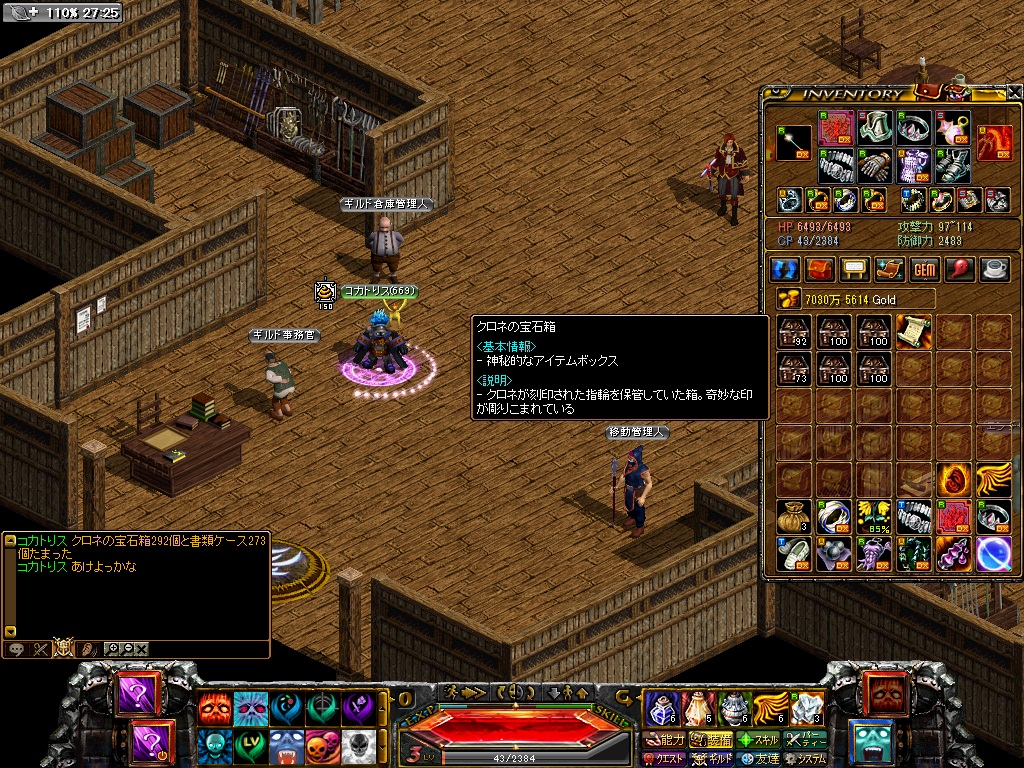
Task: Switch to the guild chat shield tab
Action: click(x=64, y=648)
